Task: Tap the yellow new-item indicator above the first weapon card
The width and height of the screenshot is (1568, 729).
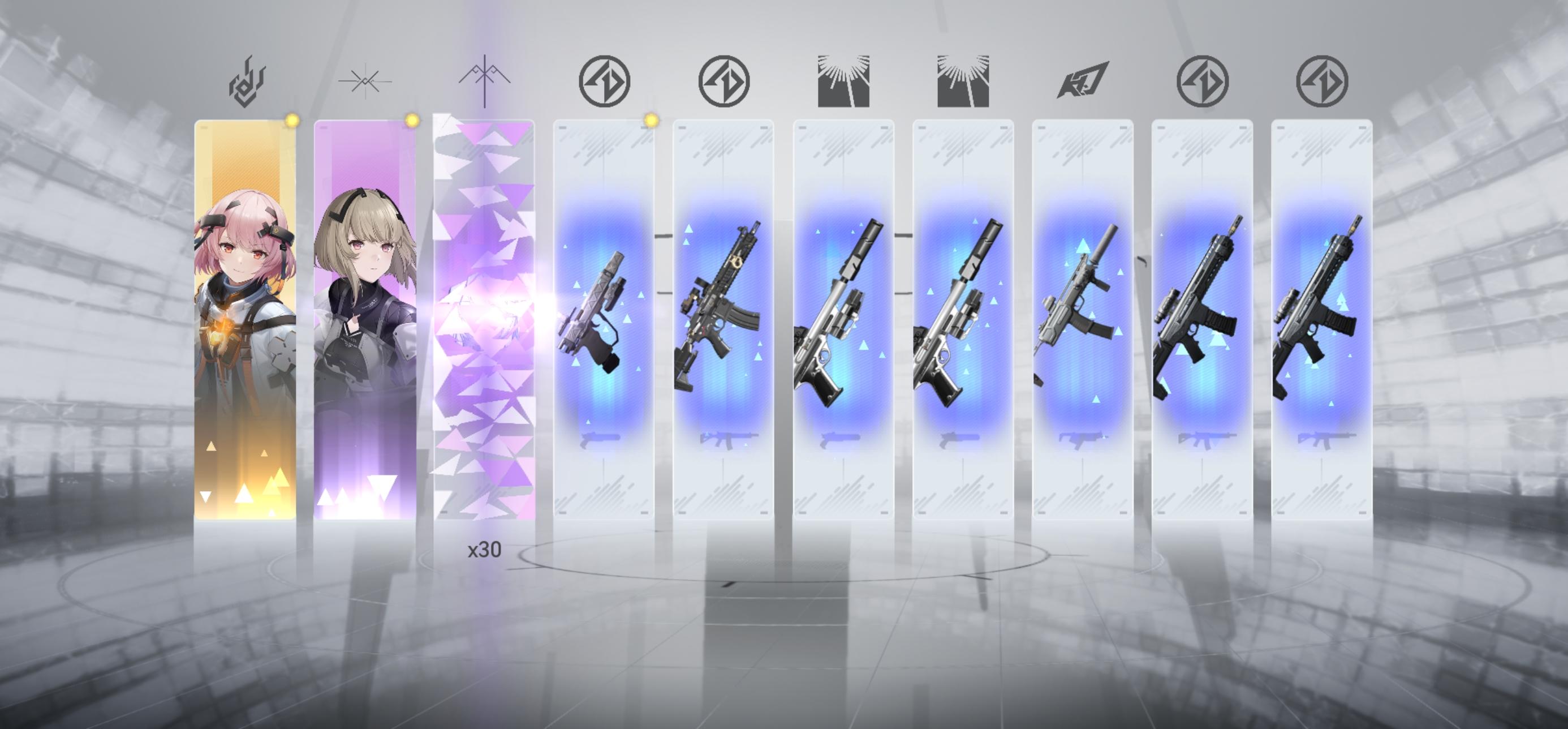Action: [x=651, y=120]
